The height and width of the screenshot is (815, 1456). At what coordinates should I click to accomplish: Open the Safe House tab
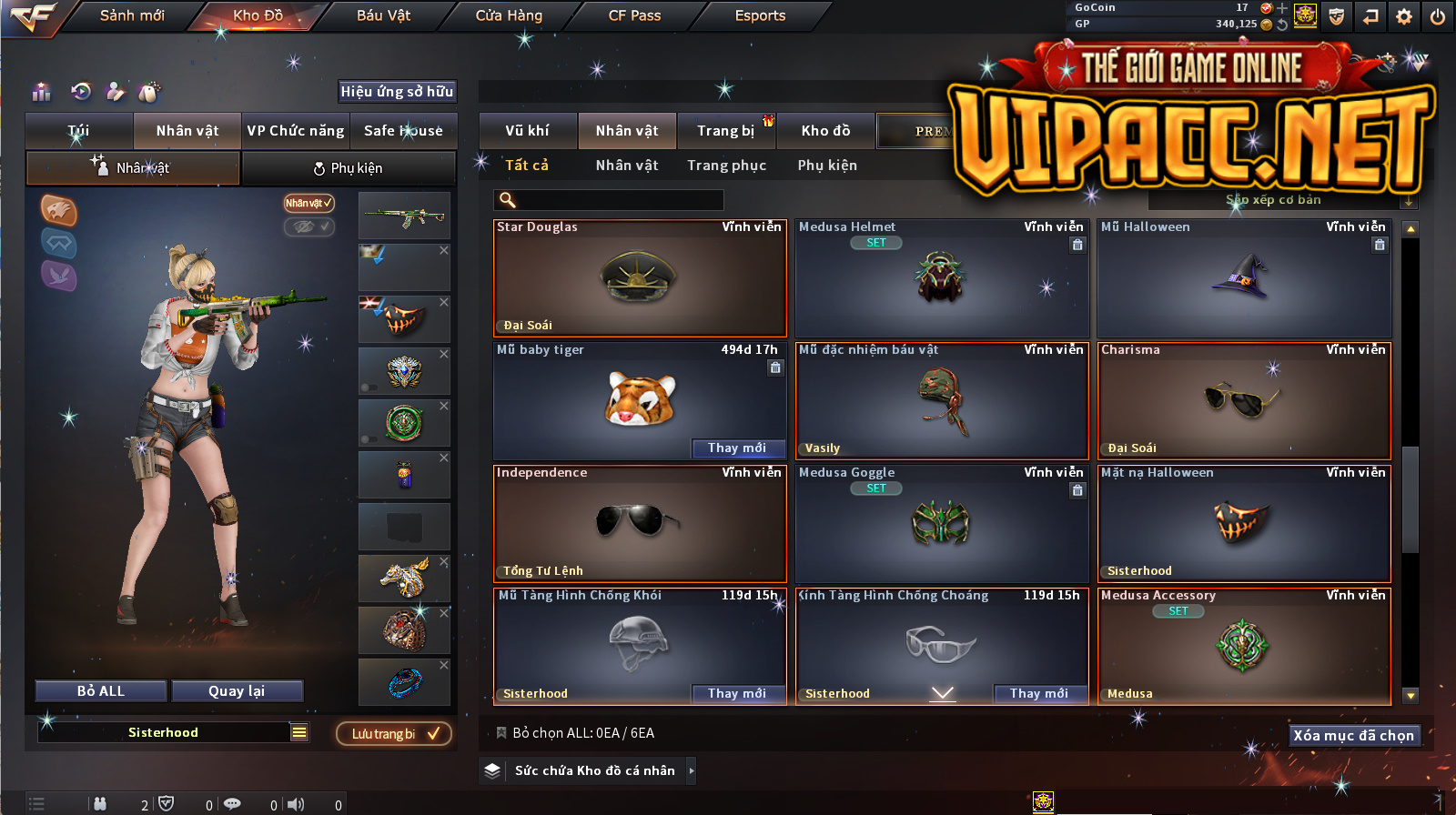(403, 131)
